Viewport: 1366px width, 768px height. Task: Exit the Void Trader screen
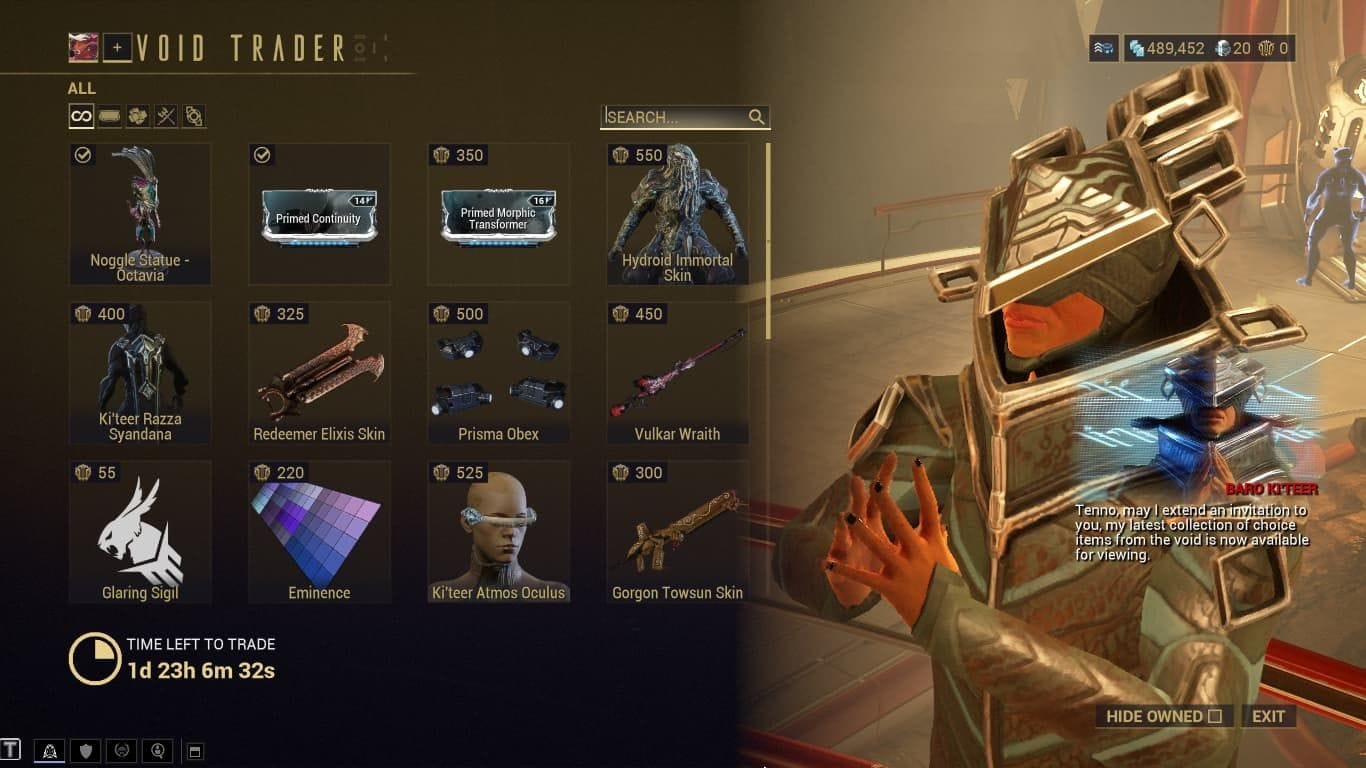pos(1268,716)
